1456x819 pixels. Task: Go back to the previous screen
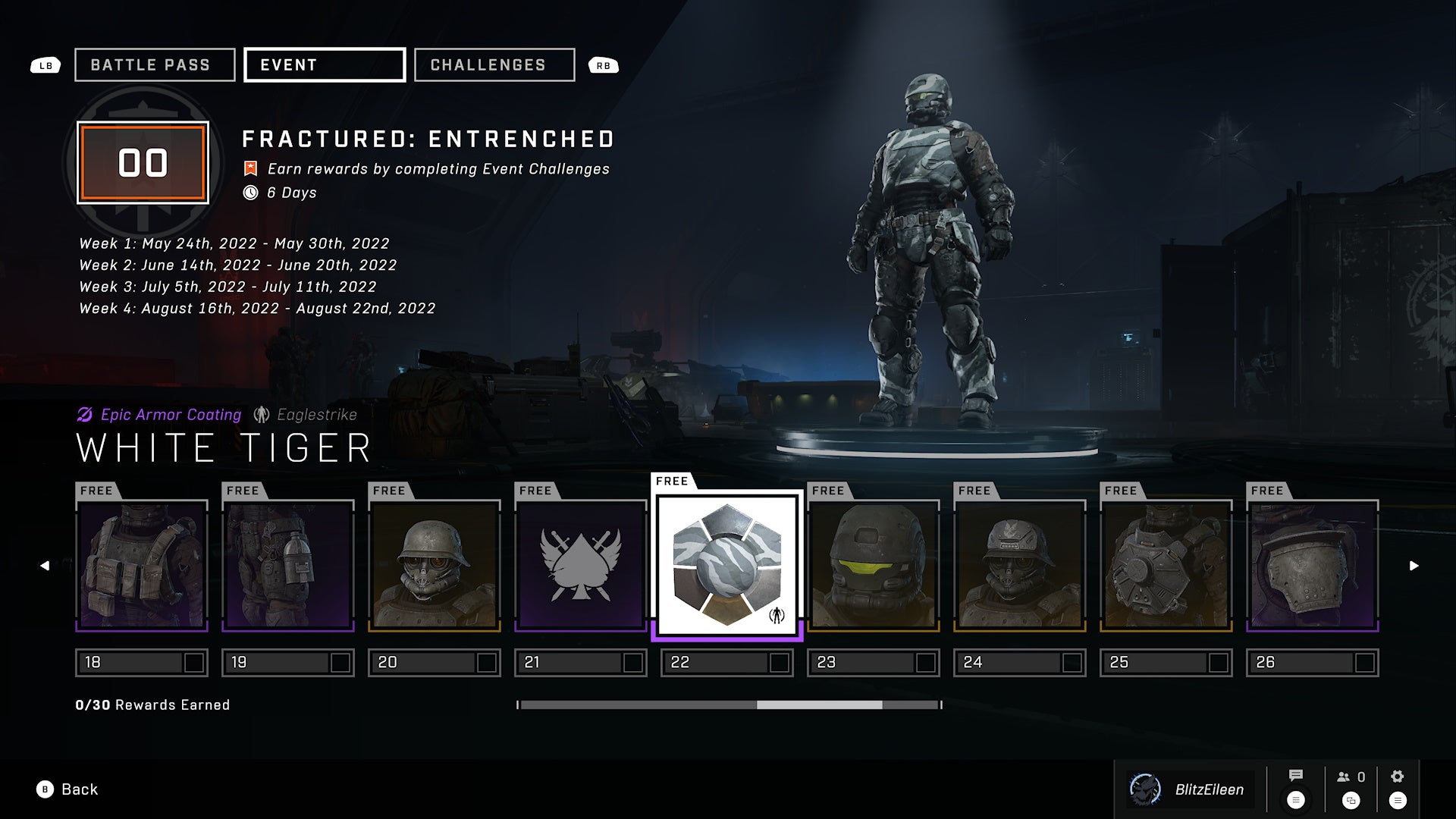pos(68,789)
